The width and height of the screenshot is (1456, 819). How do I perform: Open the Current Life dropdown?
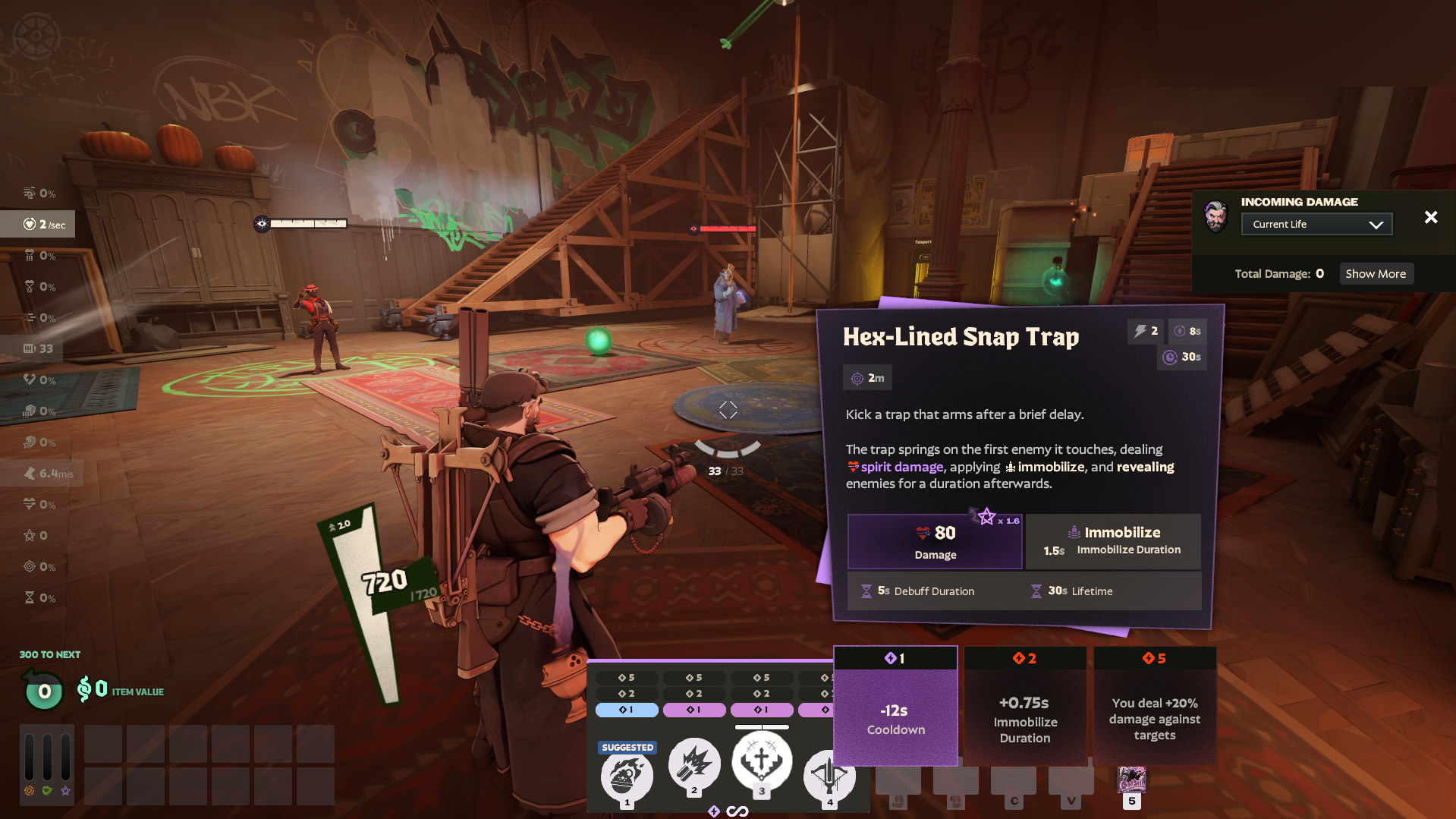click(x=1316, y=223)
